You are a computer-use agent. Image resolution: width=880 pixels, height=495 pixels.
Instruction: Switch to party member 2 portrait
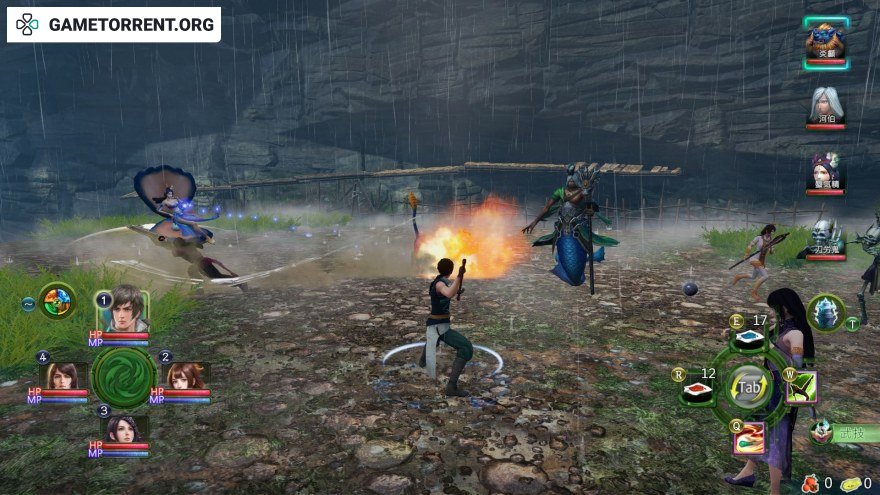pos(185,375)
